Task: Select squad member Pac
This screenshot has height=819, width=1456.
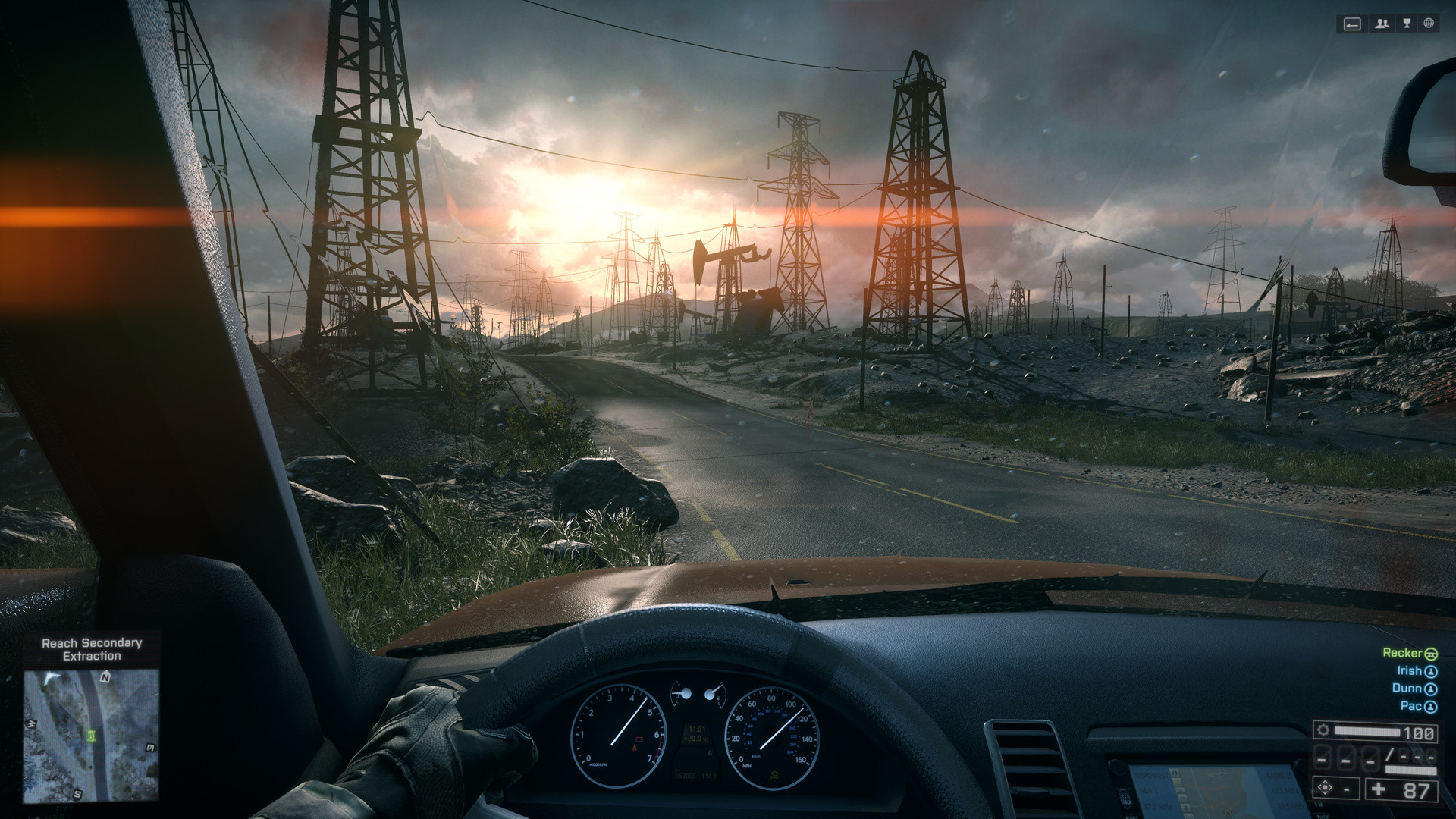Action: point(1417,706)
